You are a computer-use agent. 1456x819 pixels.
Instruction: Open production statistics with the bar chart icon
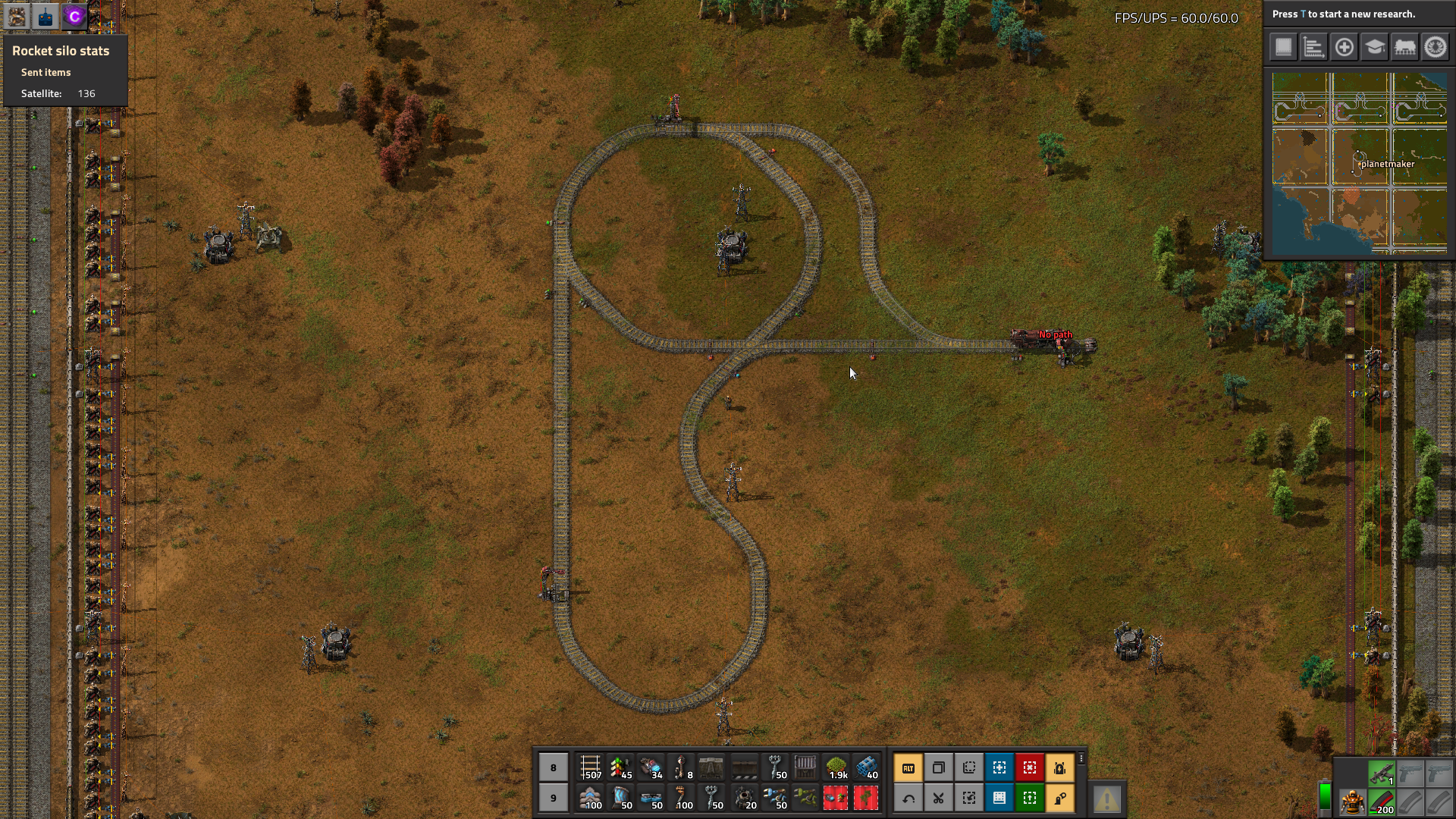(1313, 47)
